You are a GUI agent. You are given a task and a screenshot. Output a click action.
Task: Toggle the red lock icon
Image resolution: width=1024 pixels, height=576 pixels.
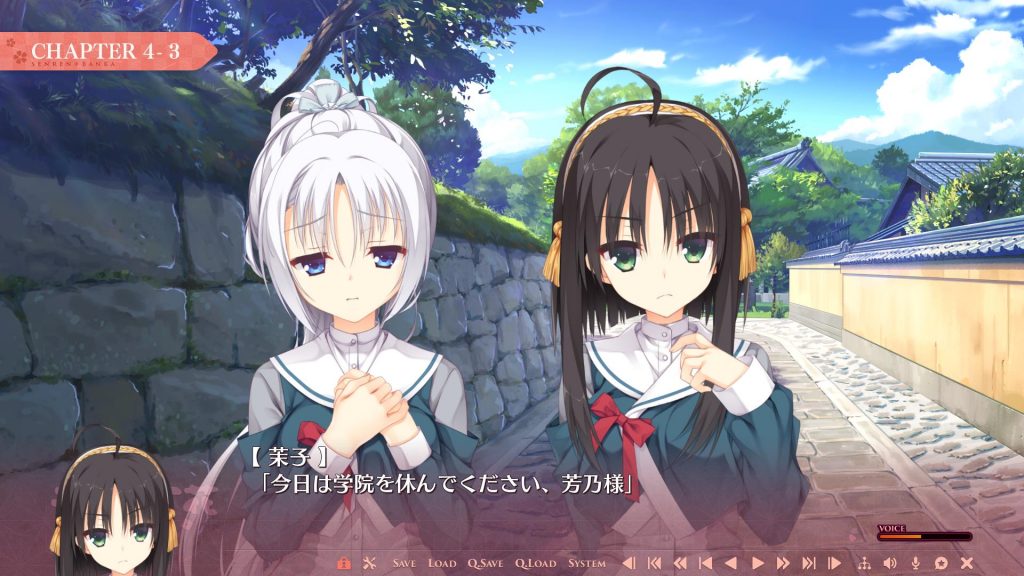click(344, 563)
